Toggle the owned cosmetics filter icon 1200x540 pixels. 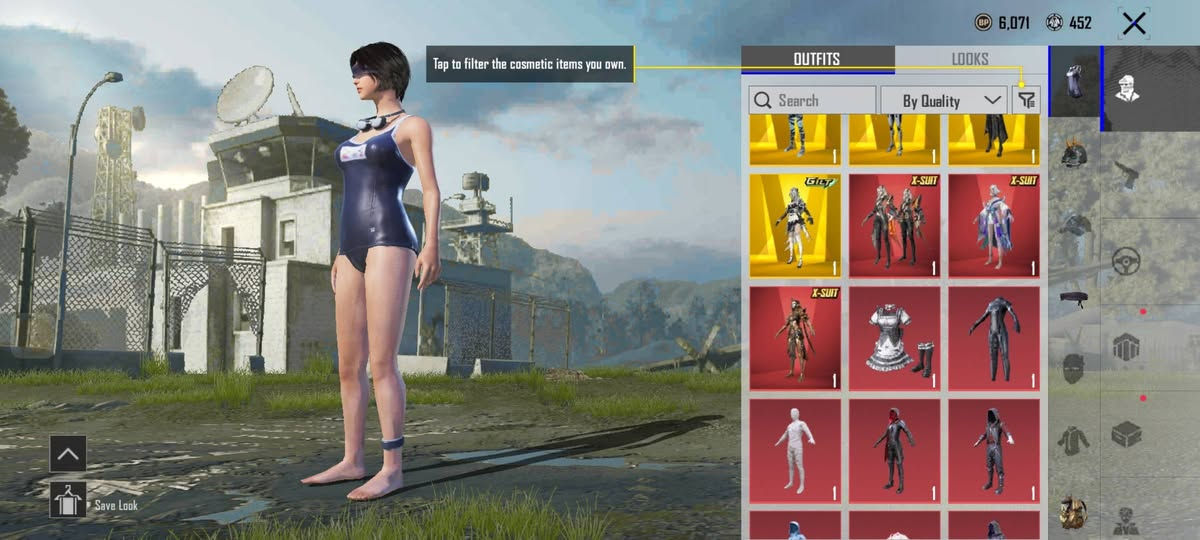pyautogui.click(x=1026, y=100)
